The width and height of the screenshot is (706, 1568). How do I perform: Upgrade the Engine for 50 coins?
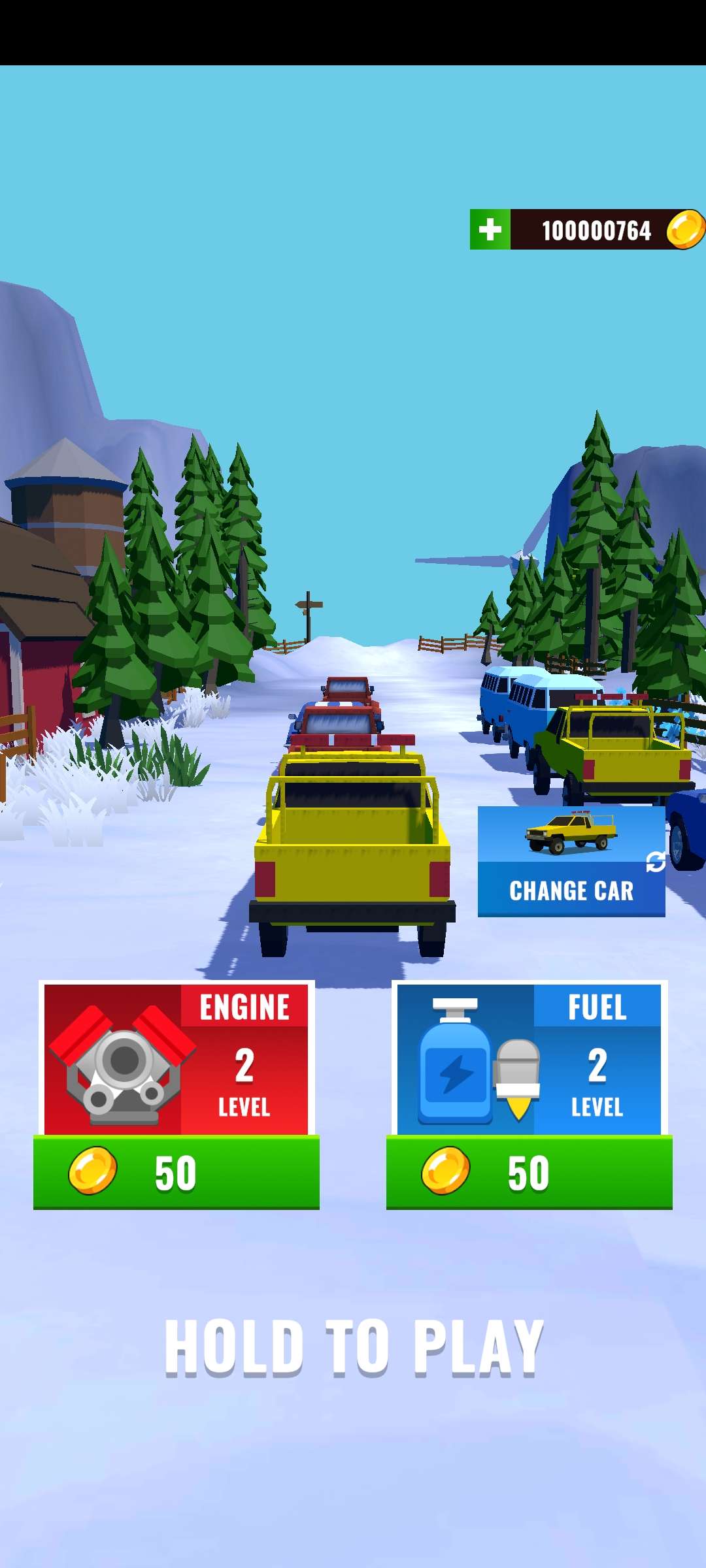pos(176,1172)
